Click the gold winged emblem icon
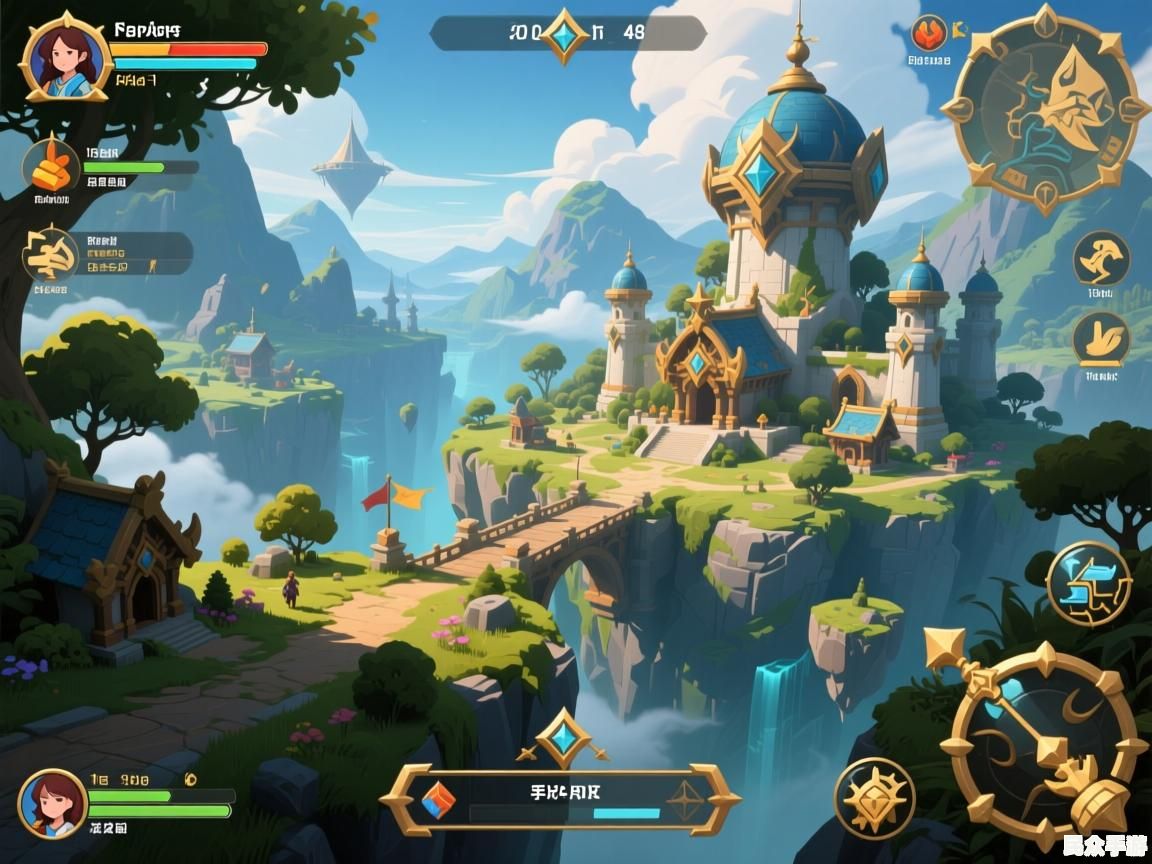Screen dimensions: 1152x864 coord(51,254)
